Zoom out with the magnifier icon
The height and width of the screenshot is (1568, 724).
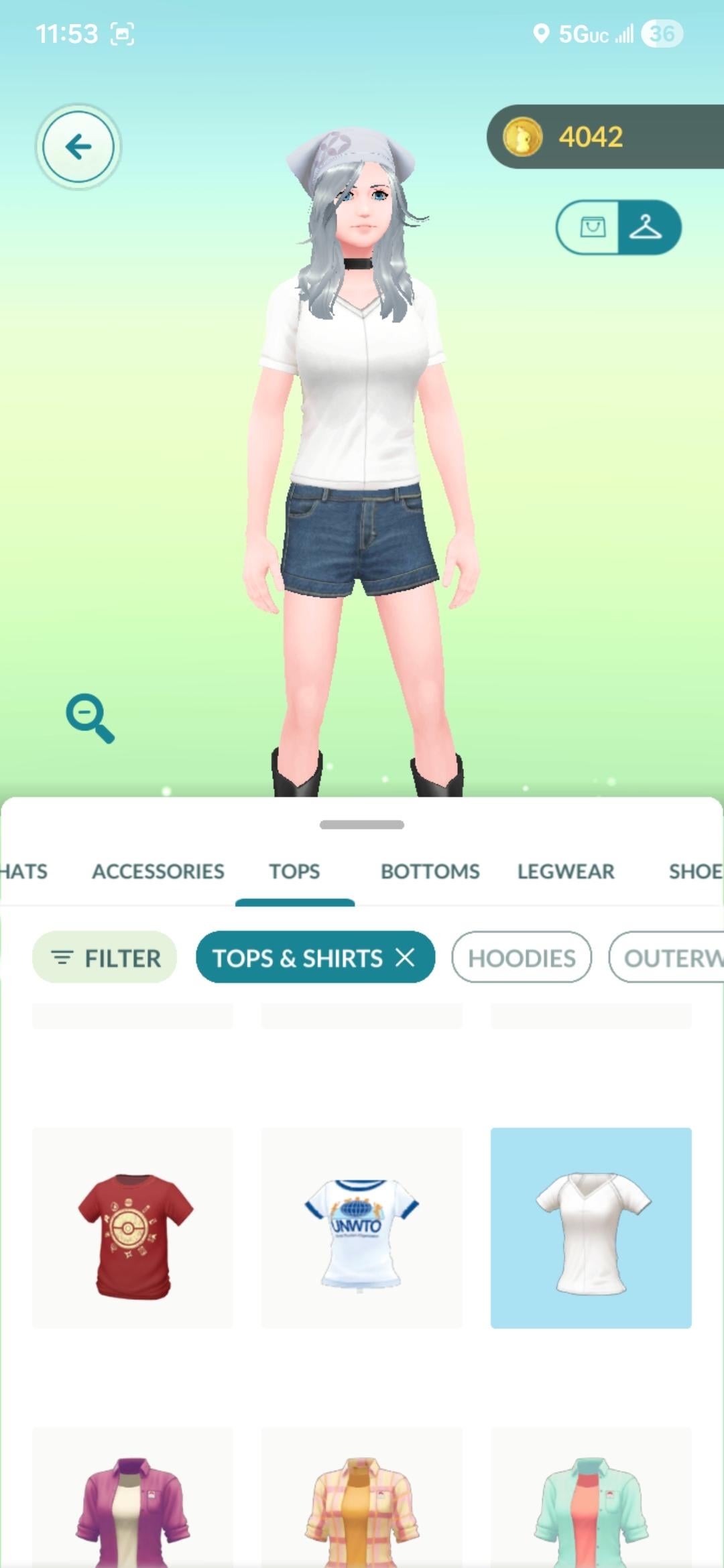(x=90, y=718)
